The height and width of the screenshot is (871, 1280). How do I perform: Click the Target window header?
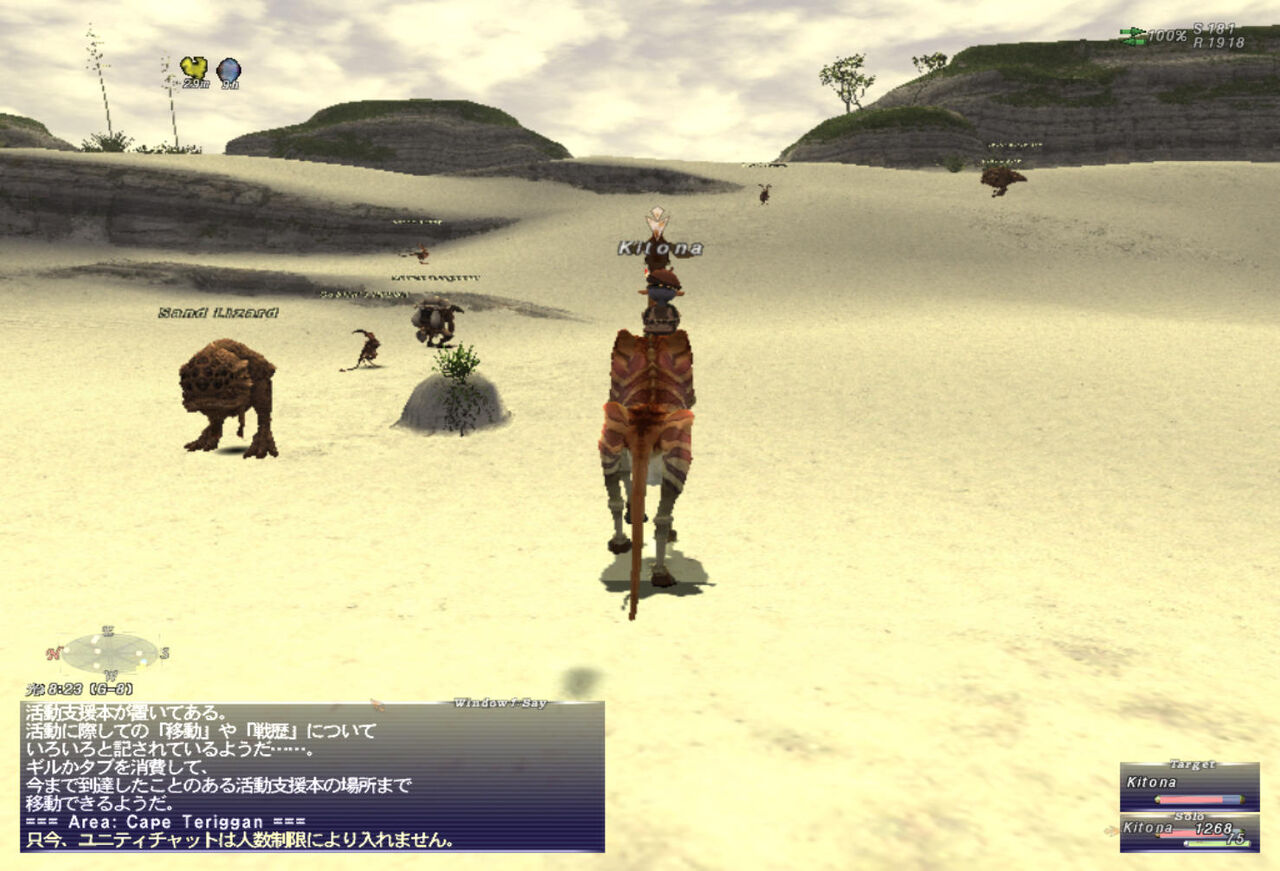click(x=1192, y=765)
